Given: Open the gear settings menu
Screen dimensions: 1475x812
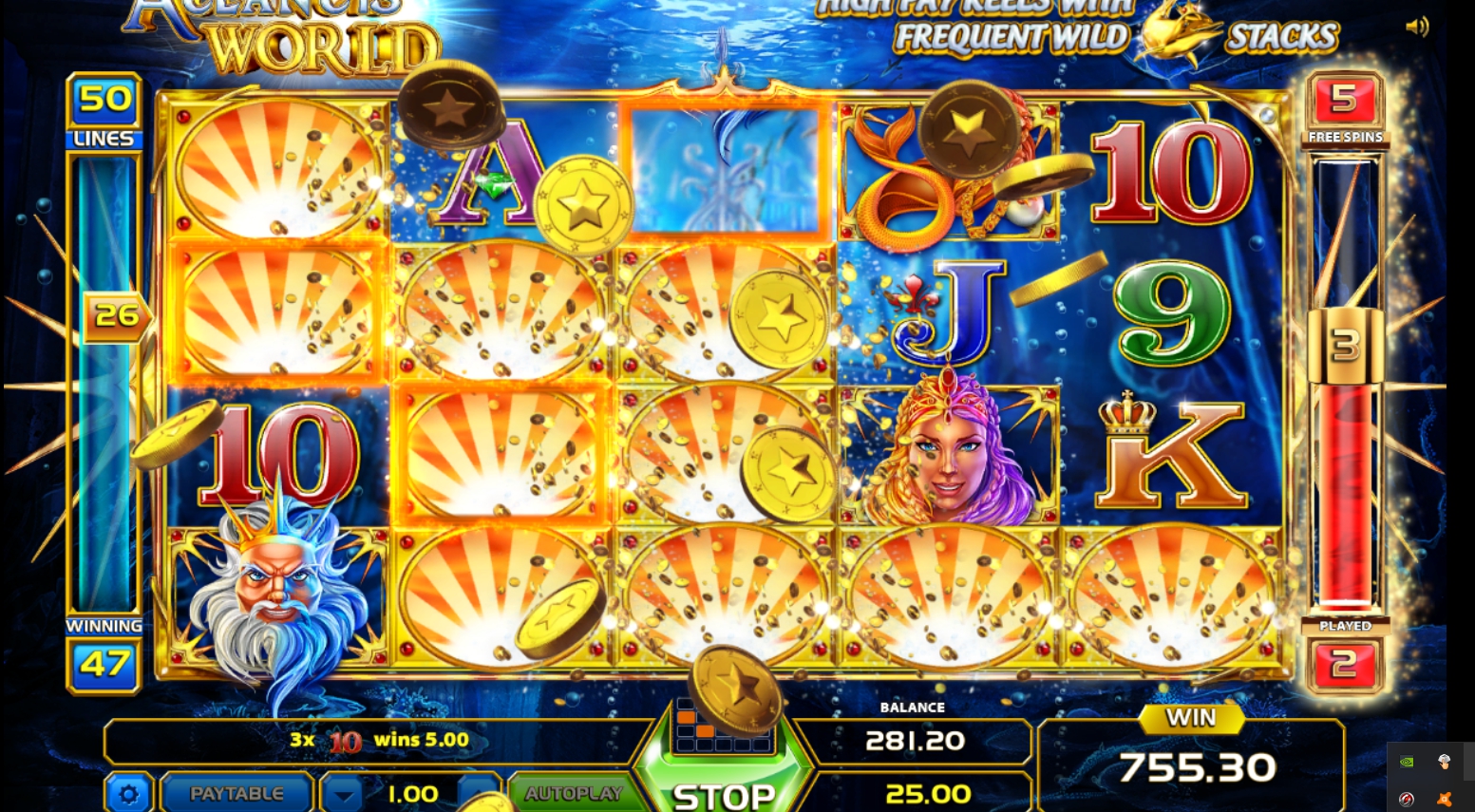Looking at the screenshot, I should pyautogui.click(x=128, y=793).
